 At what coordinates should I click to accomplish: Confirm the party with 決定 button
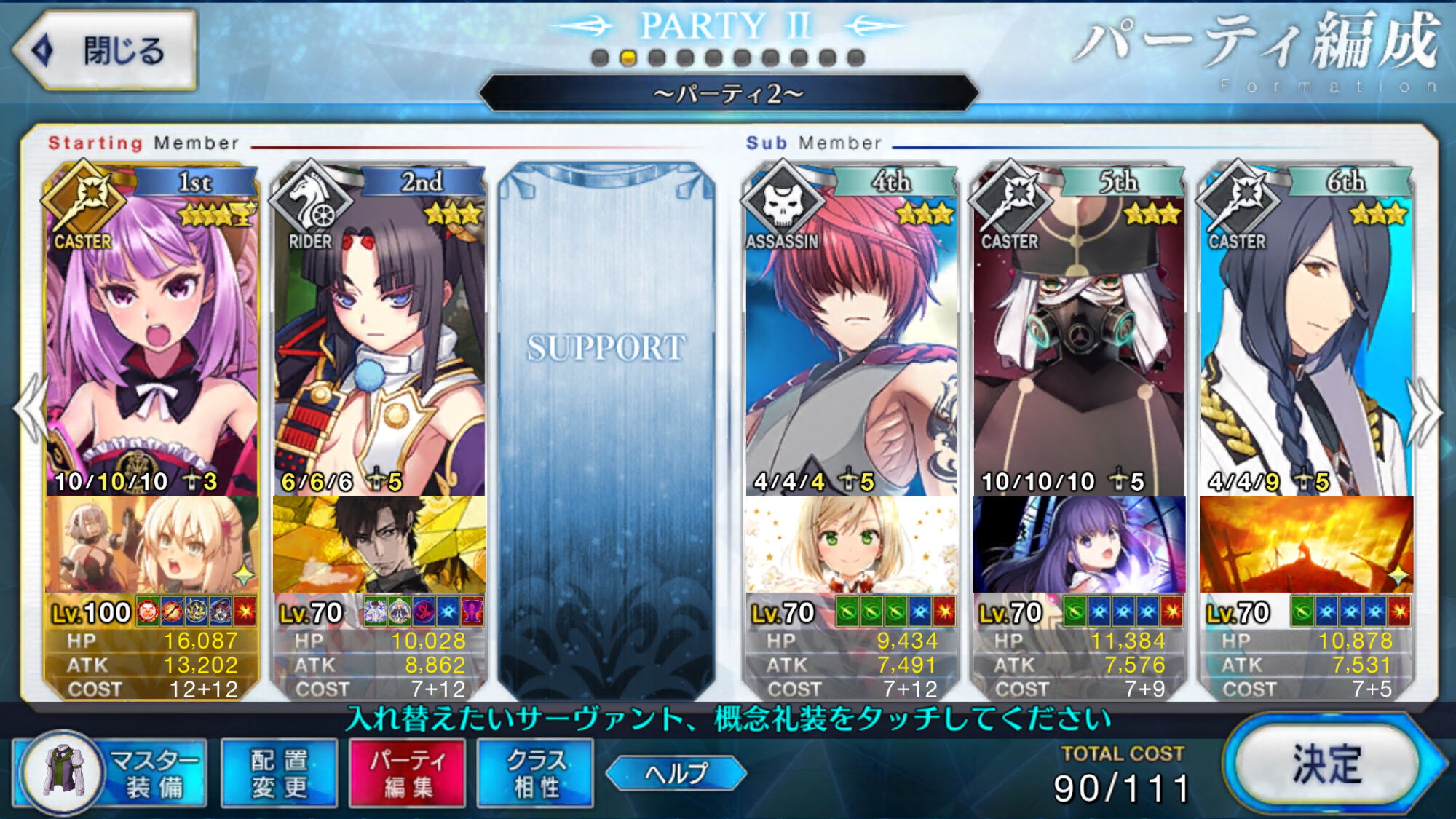(1326, 764)
